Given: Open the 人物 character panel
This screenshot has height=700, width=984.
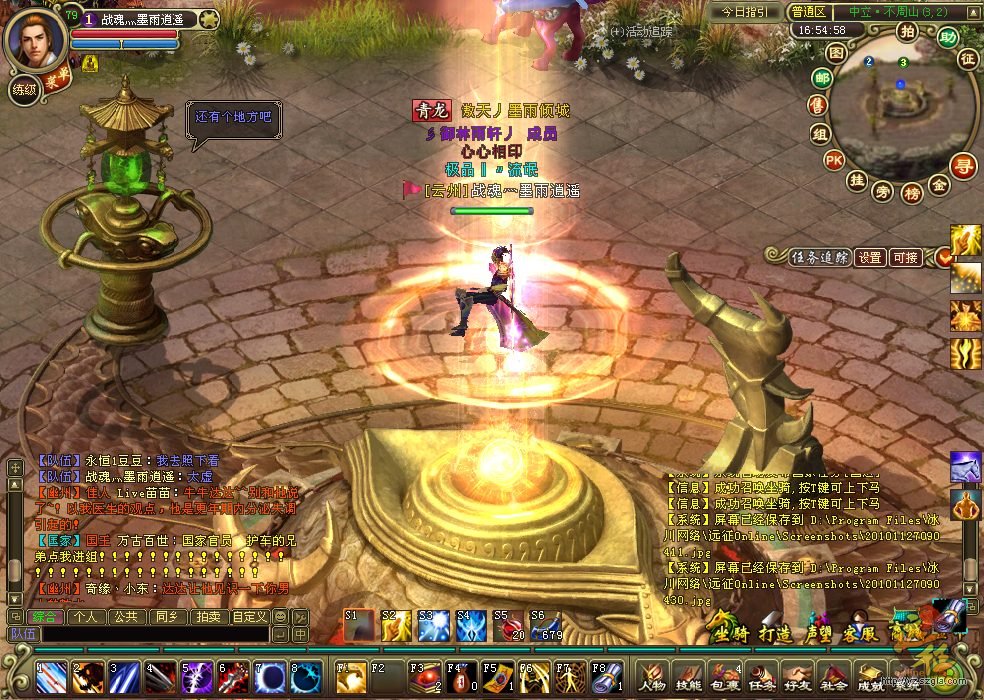Looking at the screenshot, I should [652, 677].
